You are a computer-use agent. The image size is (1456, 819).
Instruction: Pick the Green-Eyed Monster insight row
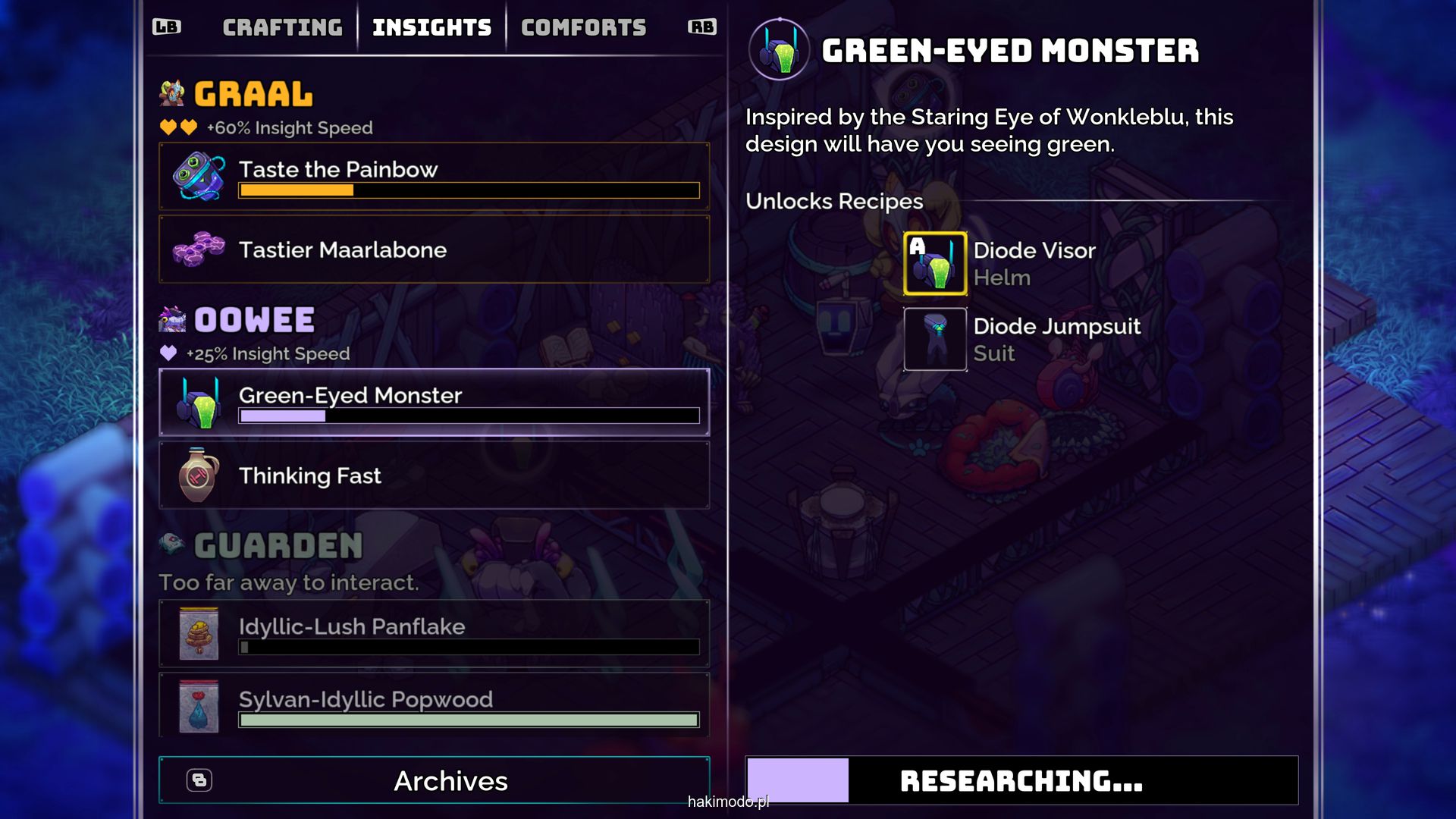pyautogui.click(x=434, y=403)
